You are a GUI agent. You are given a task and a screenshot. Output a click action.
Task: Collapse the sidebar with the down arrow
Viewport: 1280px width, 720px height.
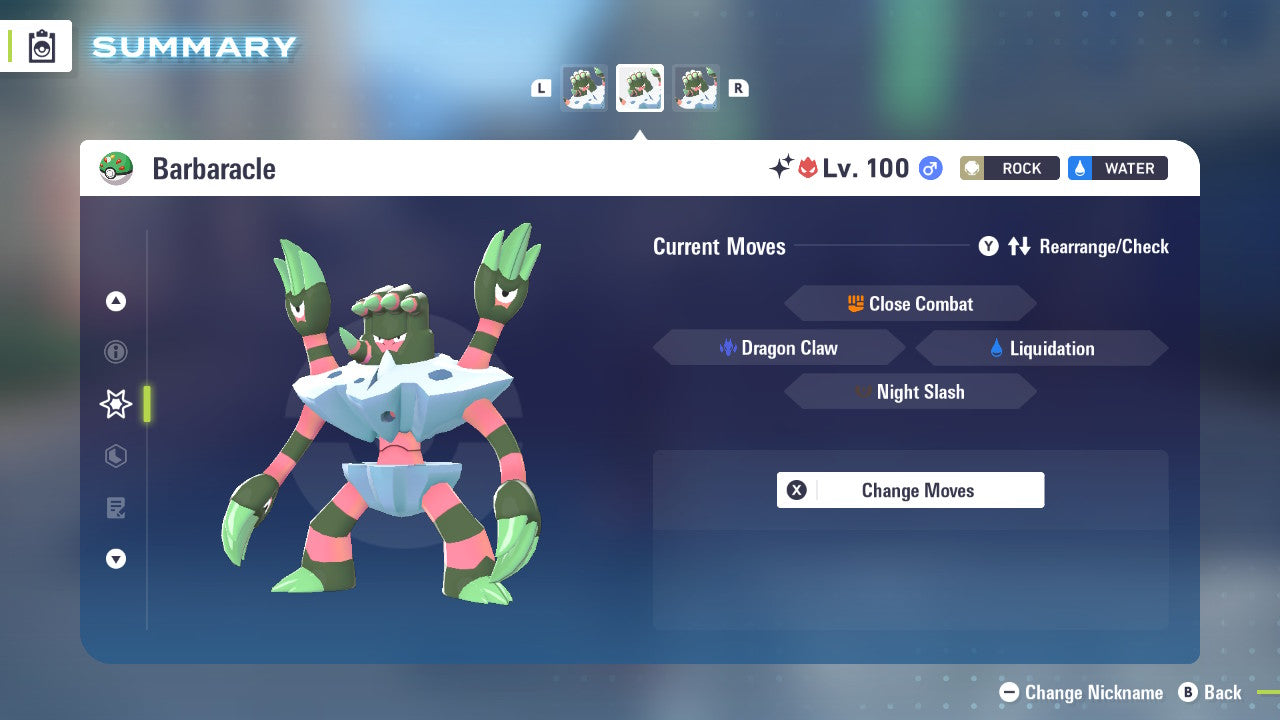click(115, 559)
